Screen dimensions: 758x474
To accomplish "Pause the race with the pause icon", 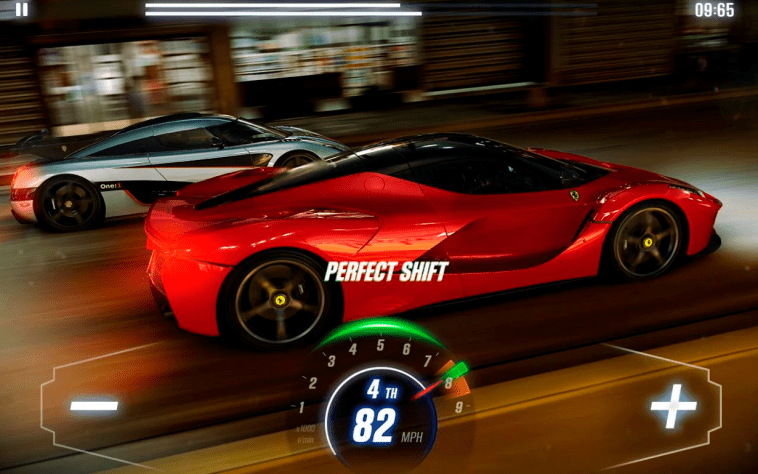I will pos(21,10).
